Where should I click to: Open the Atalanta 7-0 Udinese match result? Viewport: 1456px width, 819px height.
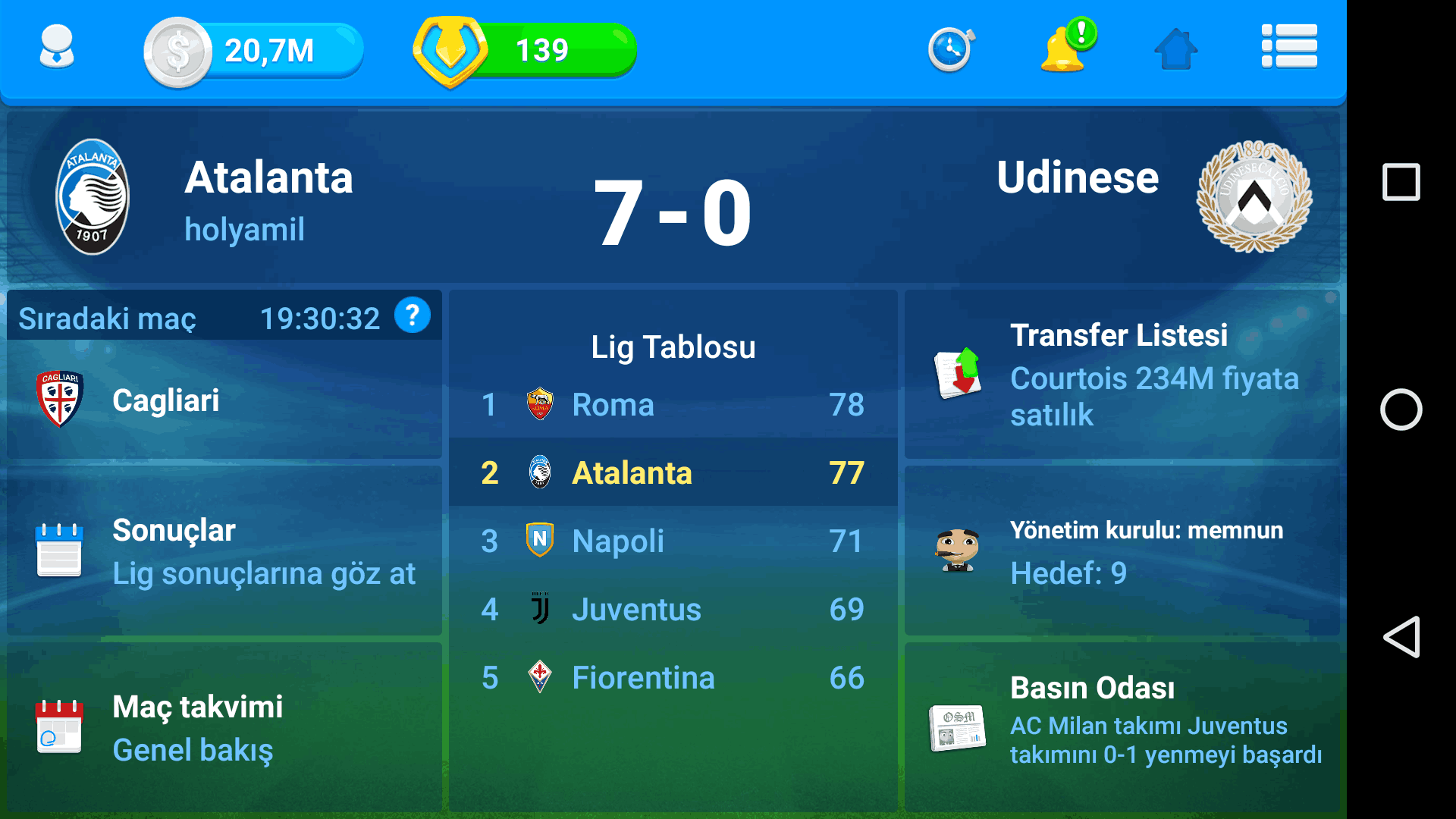point(672,212)
